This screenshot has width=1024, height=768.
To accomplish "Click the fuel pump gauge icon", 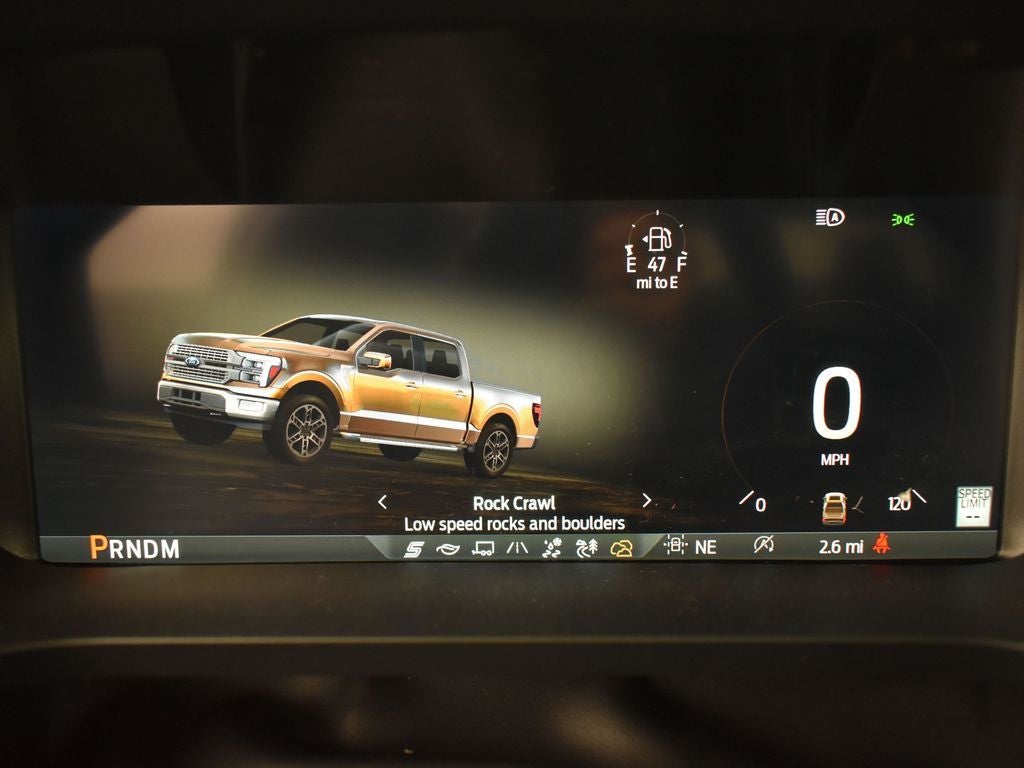I will [x=657, y=238].
